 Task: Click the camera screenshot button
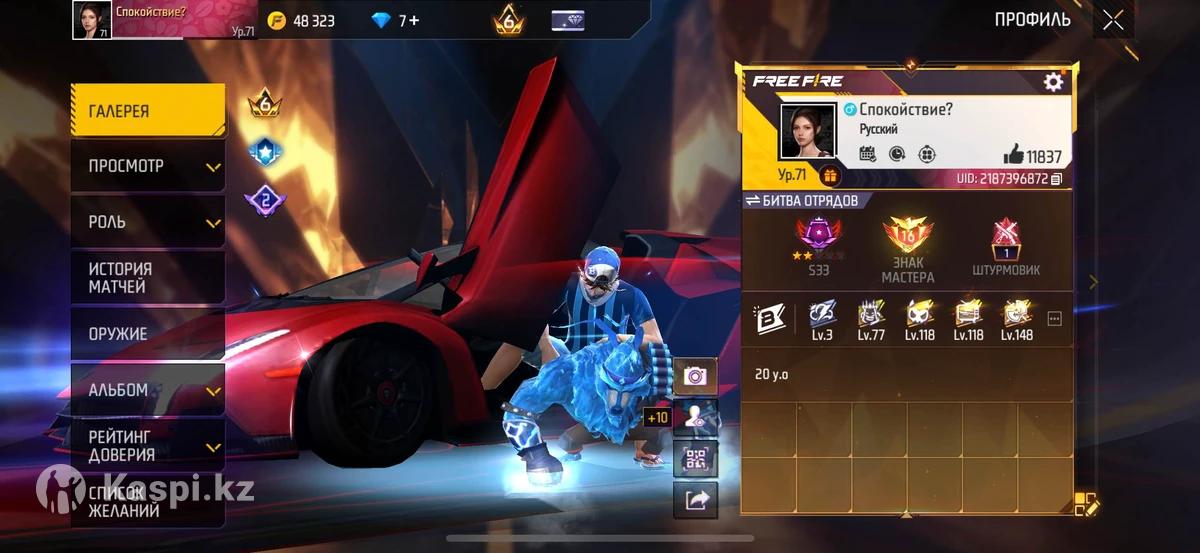[695, 376]
